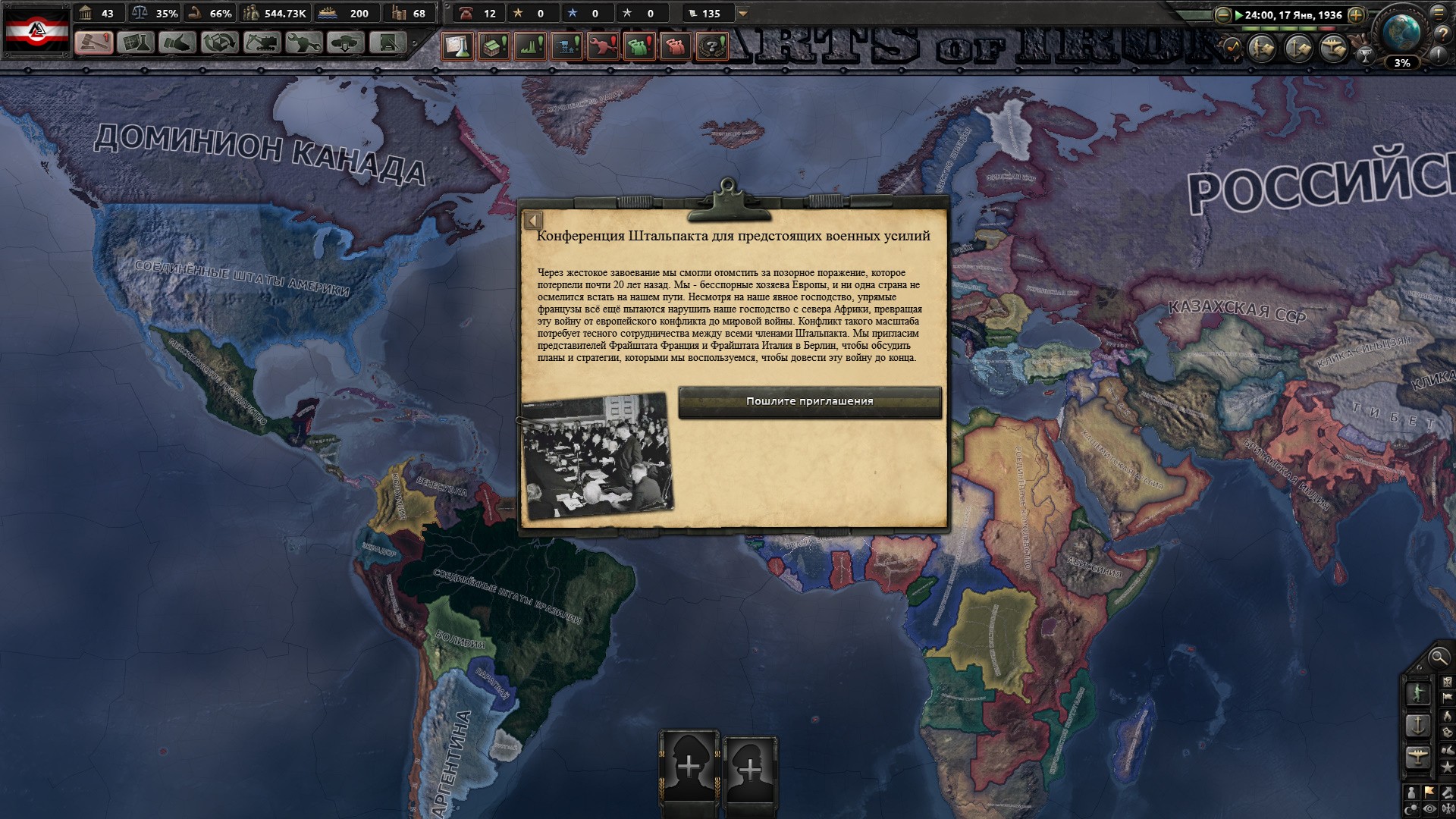Open the achievements trophy icon
Viewport: 1456px width, 819px height.
(1365, 55)
